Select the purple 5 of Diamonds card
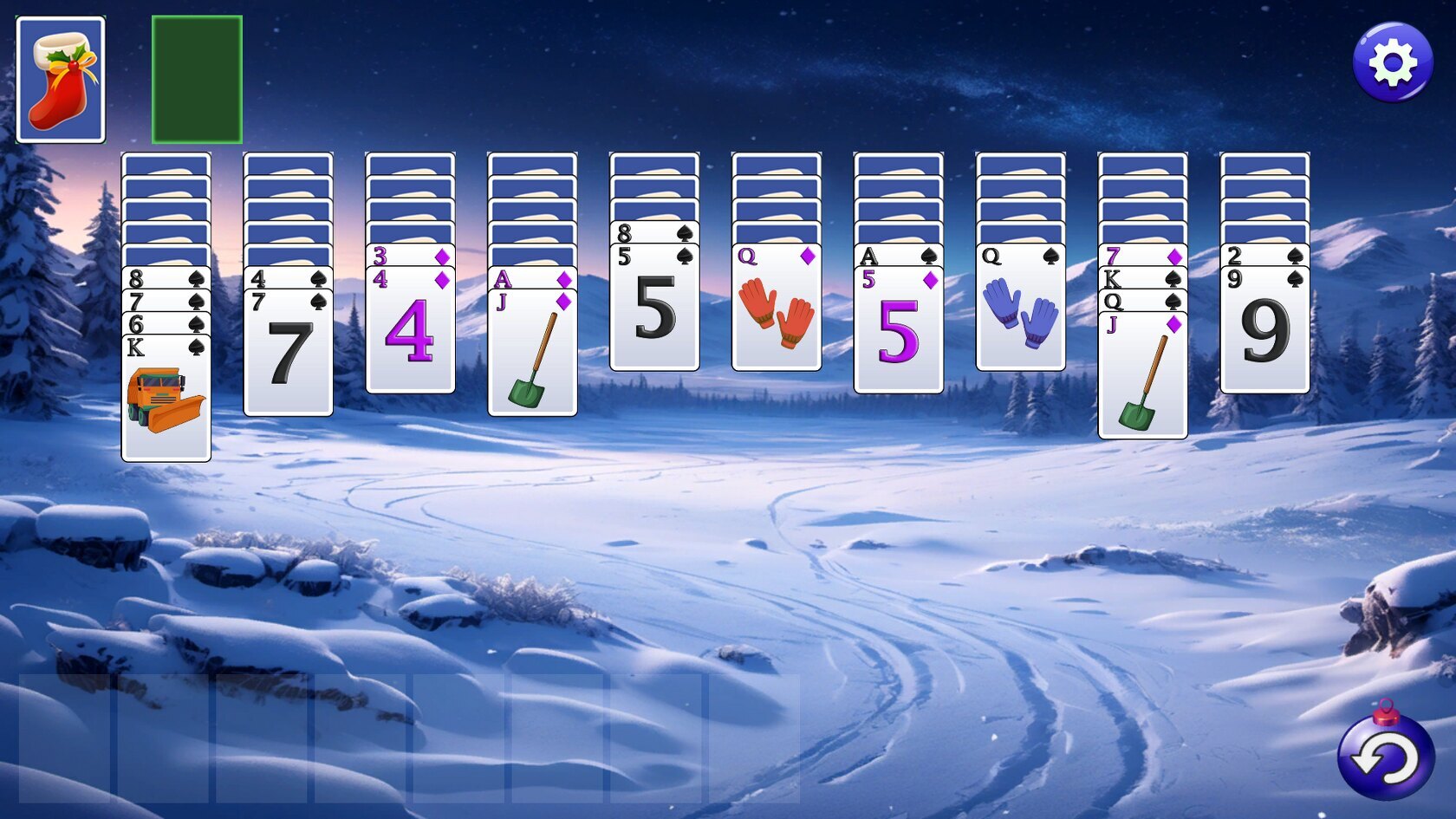 click(899, 331)
